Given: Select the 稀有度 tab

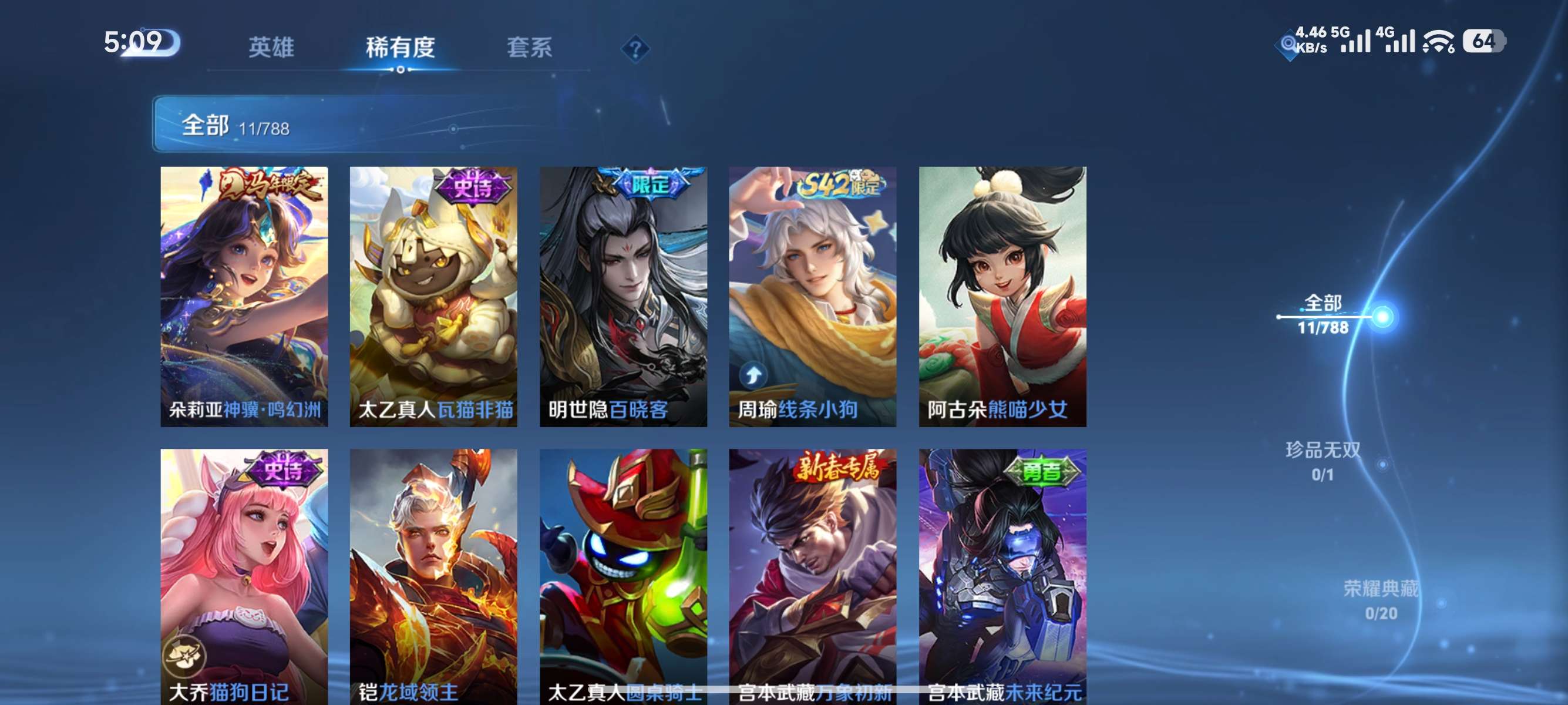Looking at the screenshot, I should (401, 48).
